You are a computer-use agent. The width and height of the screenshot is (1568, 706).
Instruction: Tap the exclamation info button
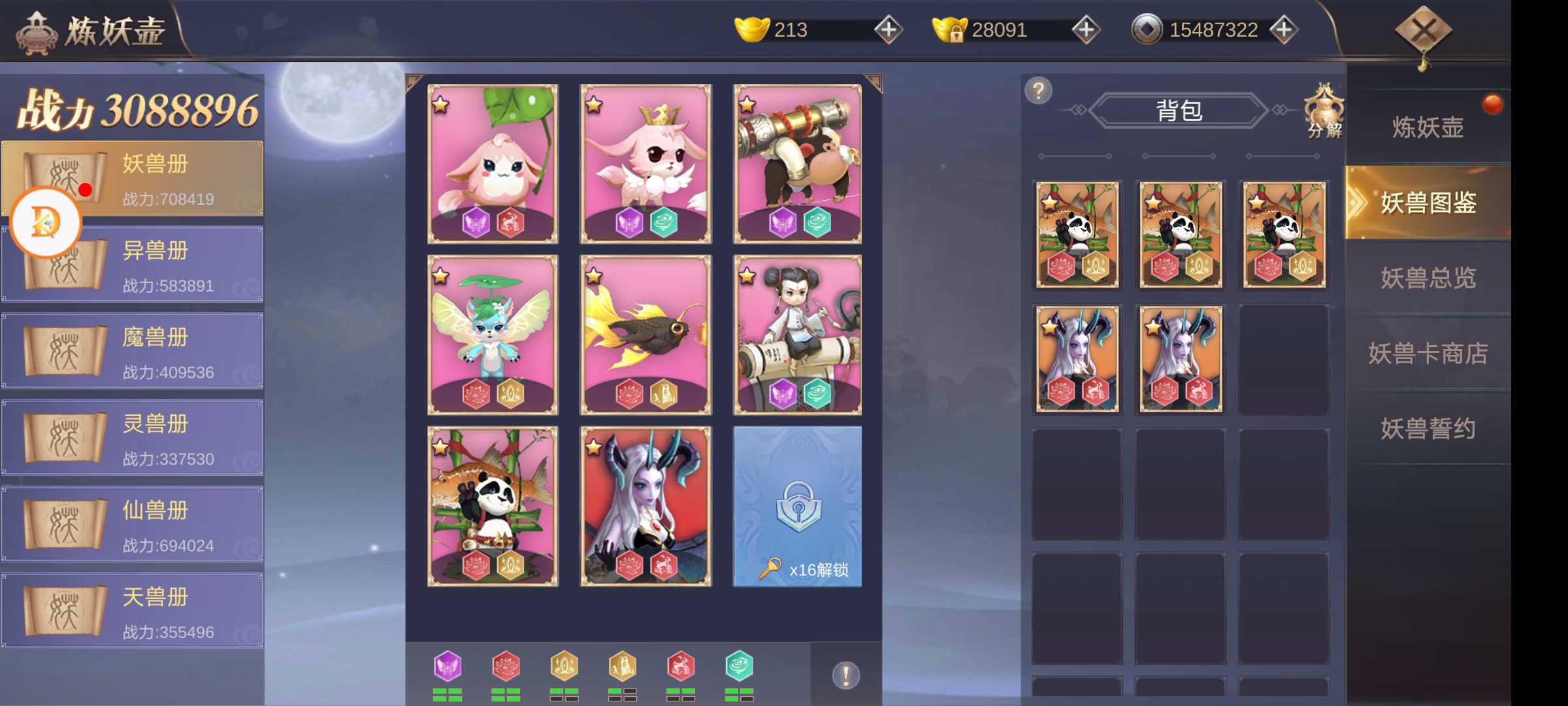(845, 675)
